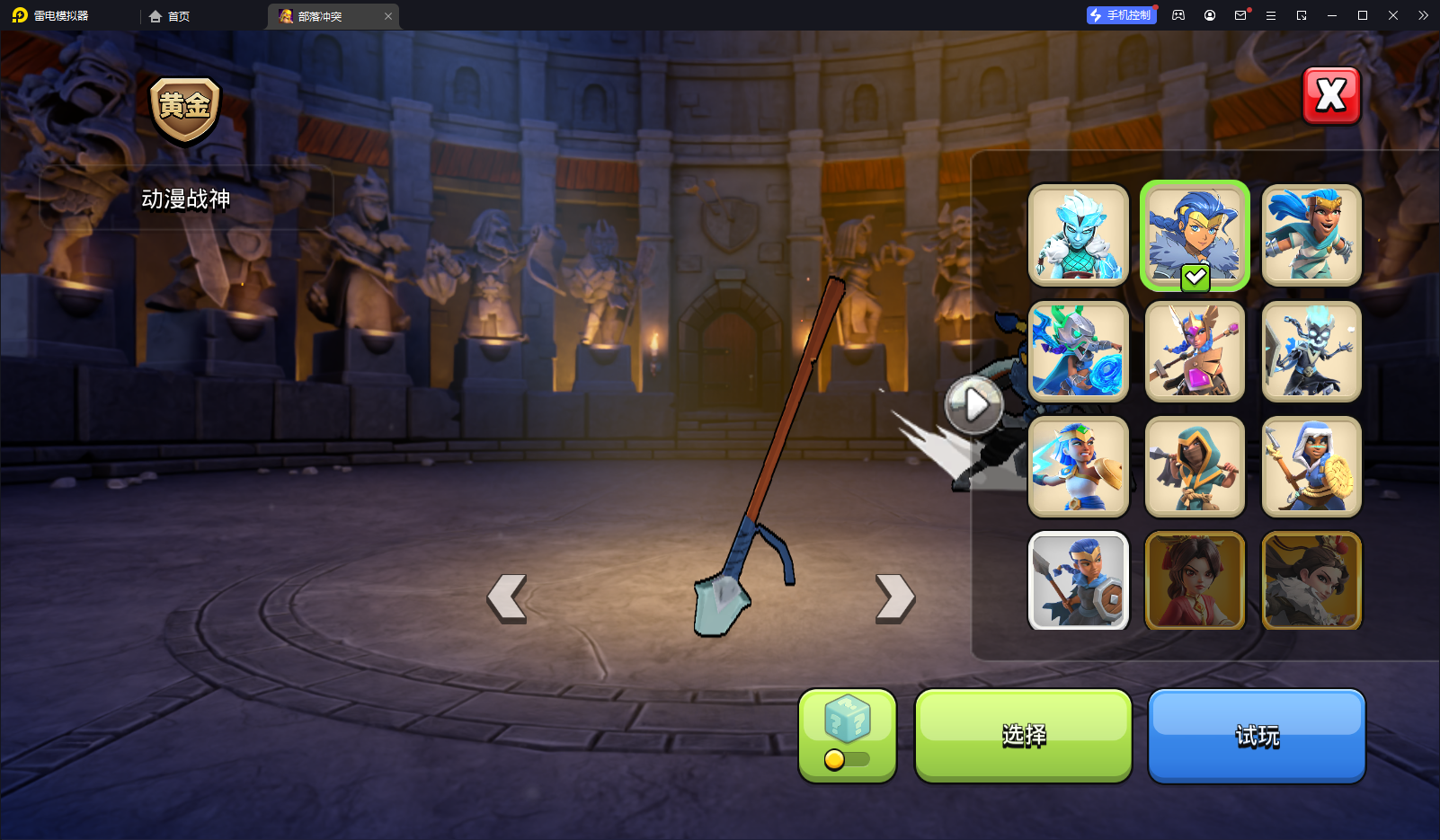Select the green-horned blue orb skin
The image size is (1440, 840).
point(1078,351)
